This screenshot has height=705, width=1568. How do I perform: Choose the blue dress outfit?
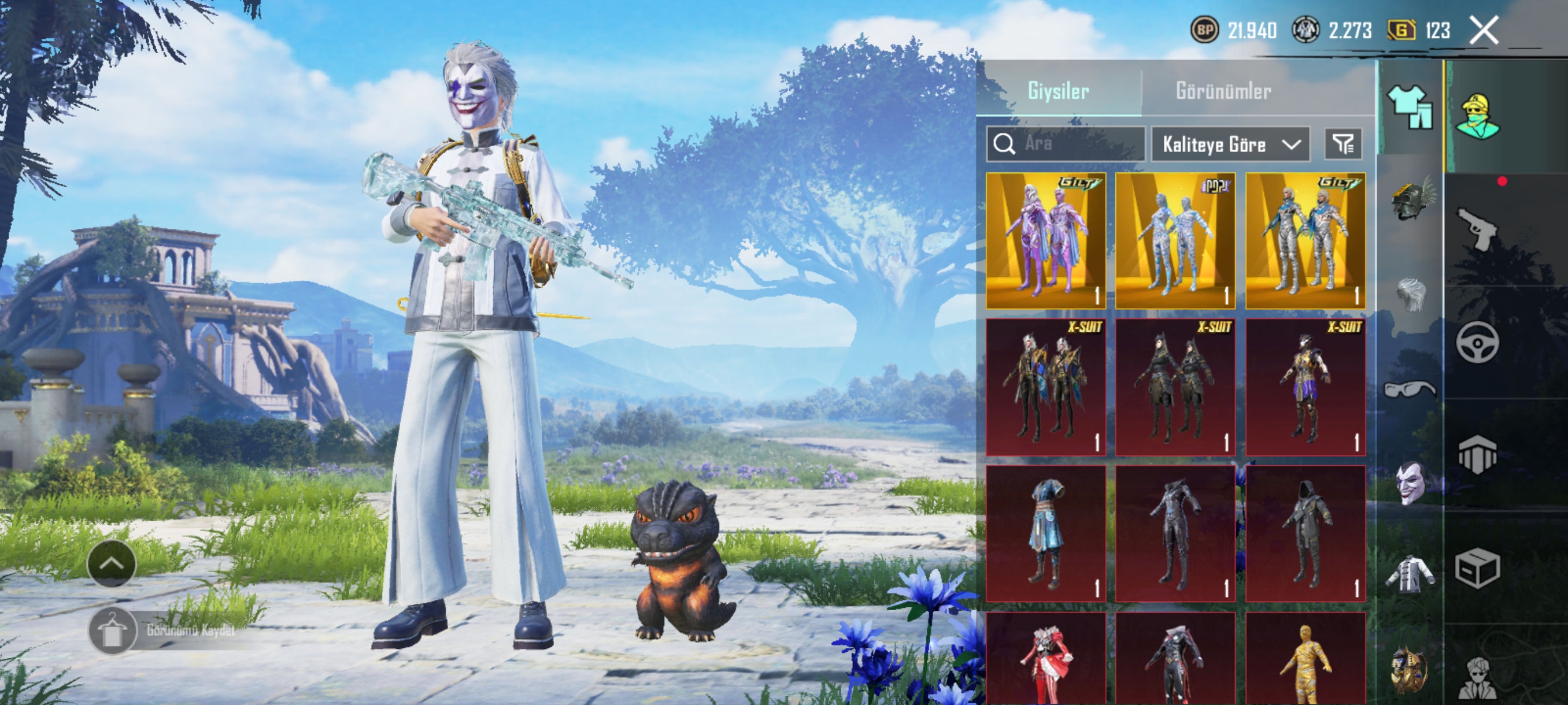point(1046,533)
